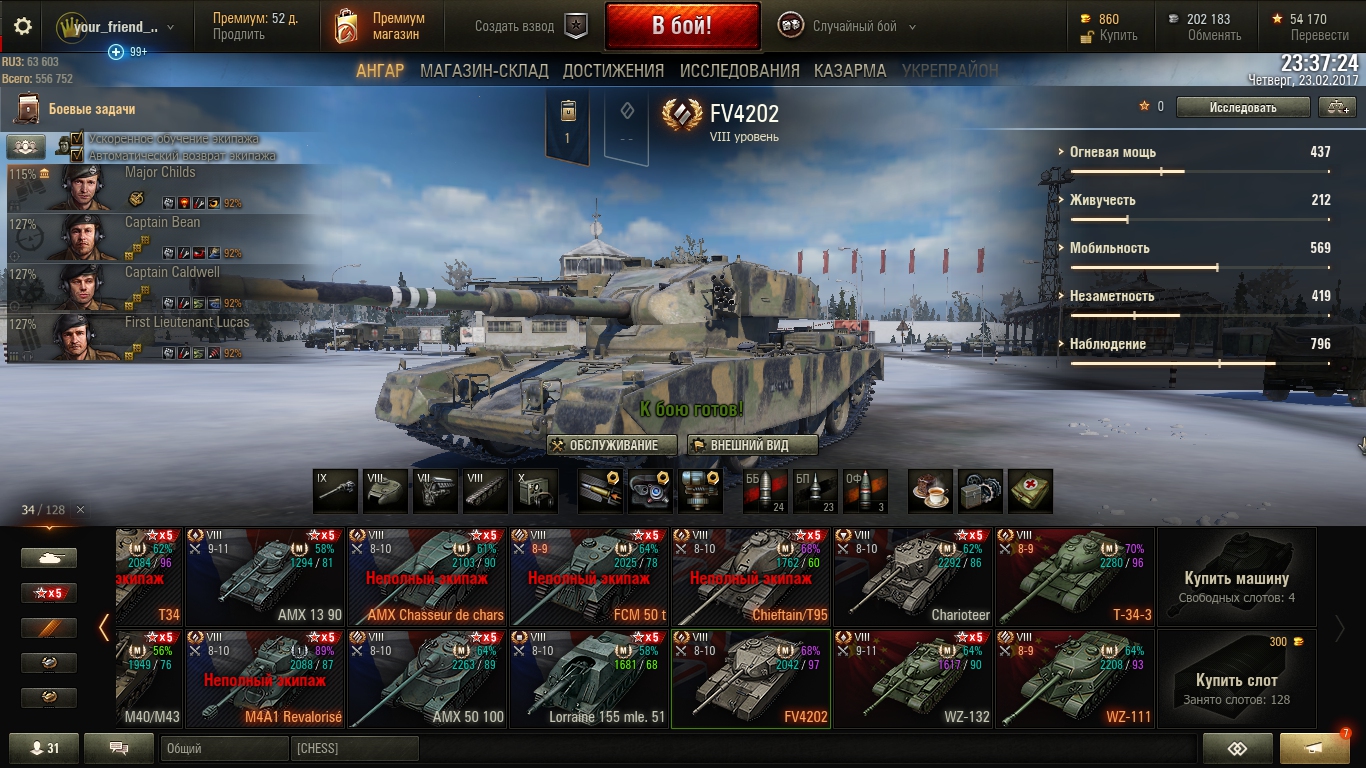This screenshot has width=1366, height=768.
Task: Open Боевые задачи battle missions
Action: [91, 109]
